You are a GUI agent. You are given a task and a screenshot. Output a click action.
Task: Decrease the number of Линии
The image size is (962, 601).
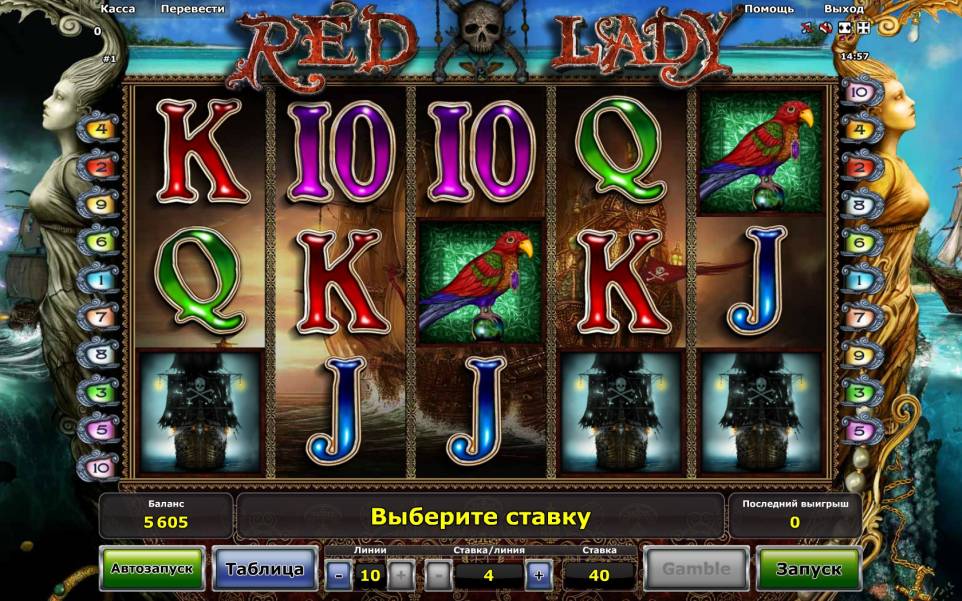click(x=339, y=575)
